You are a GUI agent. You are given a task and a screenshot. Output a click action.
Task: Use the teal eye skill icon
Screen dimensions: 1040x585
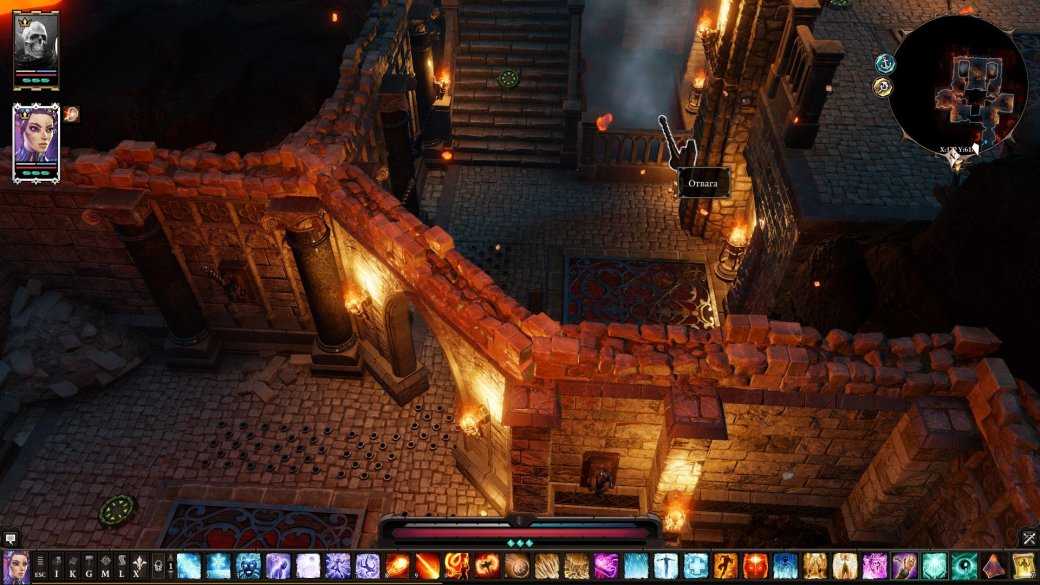(x=965, y=567)
